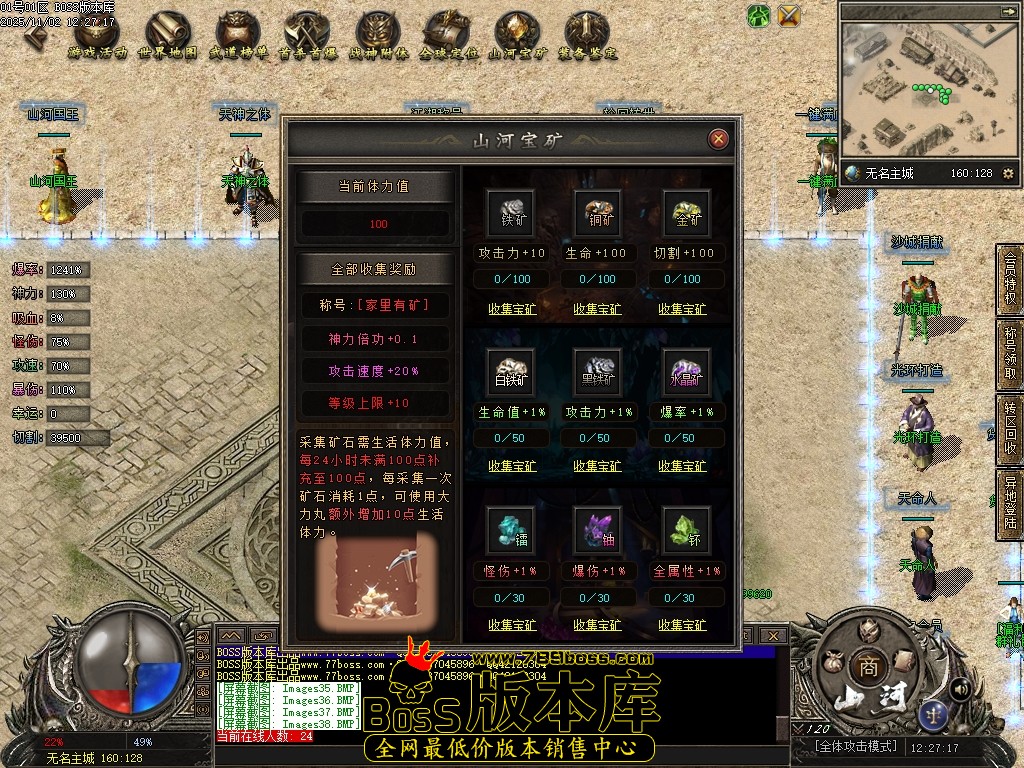
Task: Collect the 铁矿 iron ore
Action: (x=512, y=309)
